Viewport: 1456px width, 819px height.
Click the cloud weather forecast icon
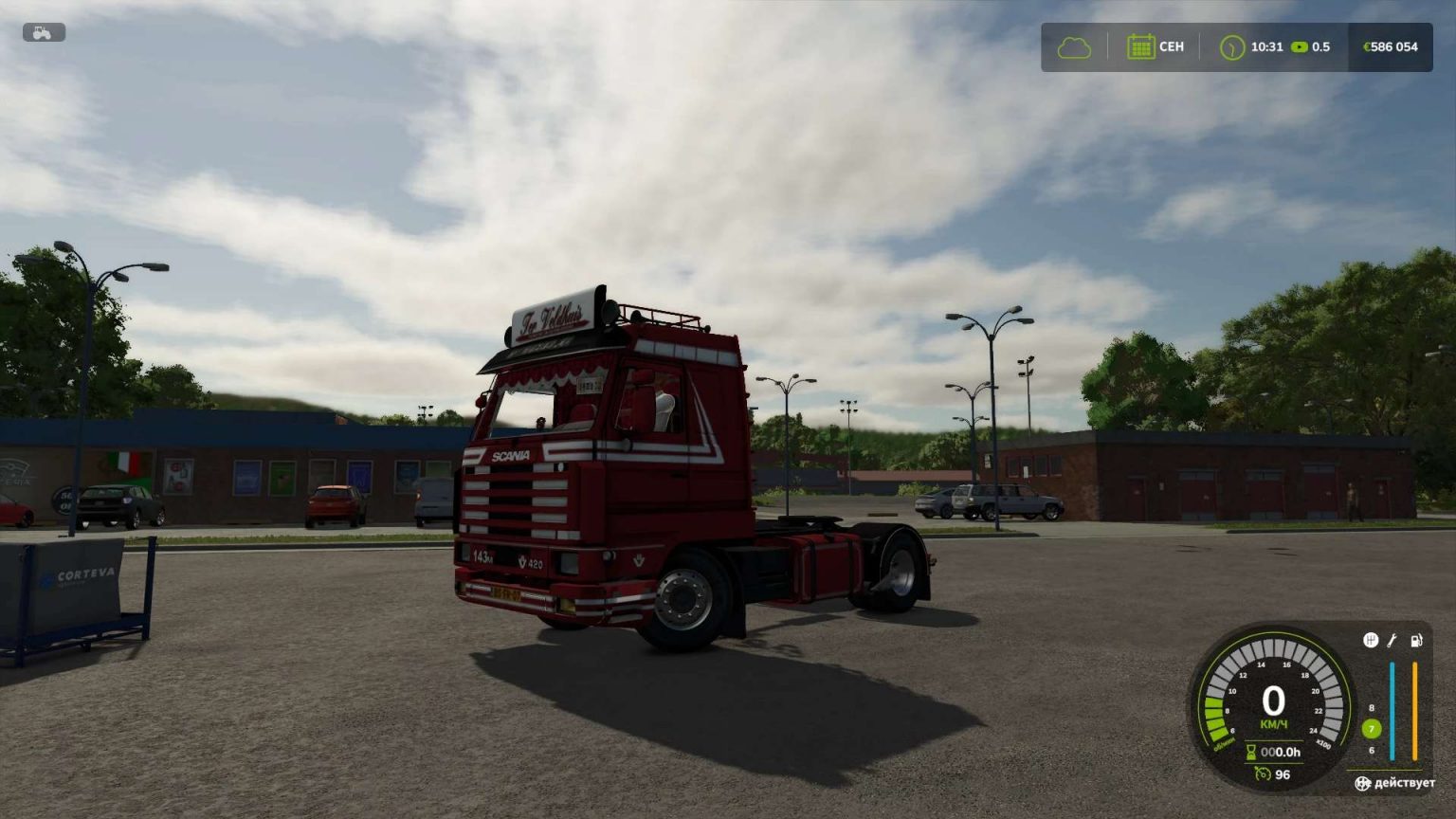[1072, 45]
